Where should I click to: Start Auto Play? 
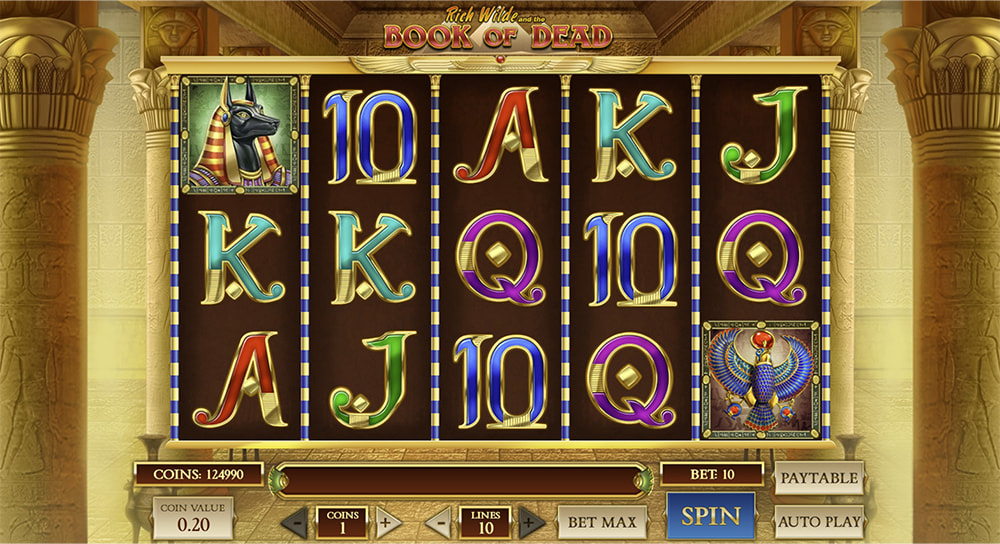point(818,521)
